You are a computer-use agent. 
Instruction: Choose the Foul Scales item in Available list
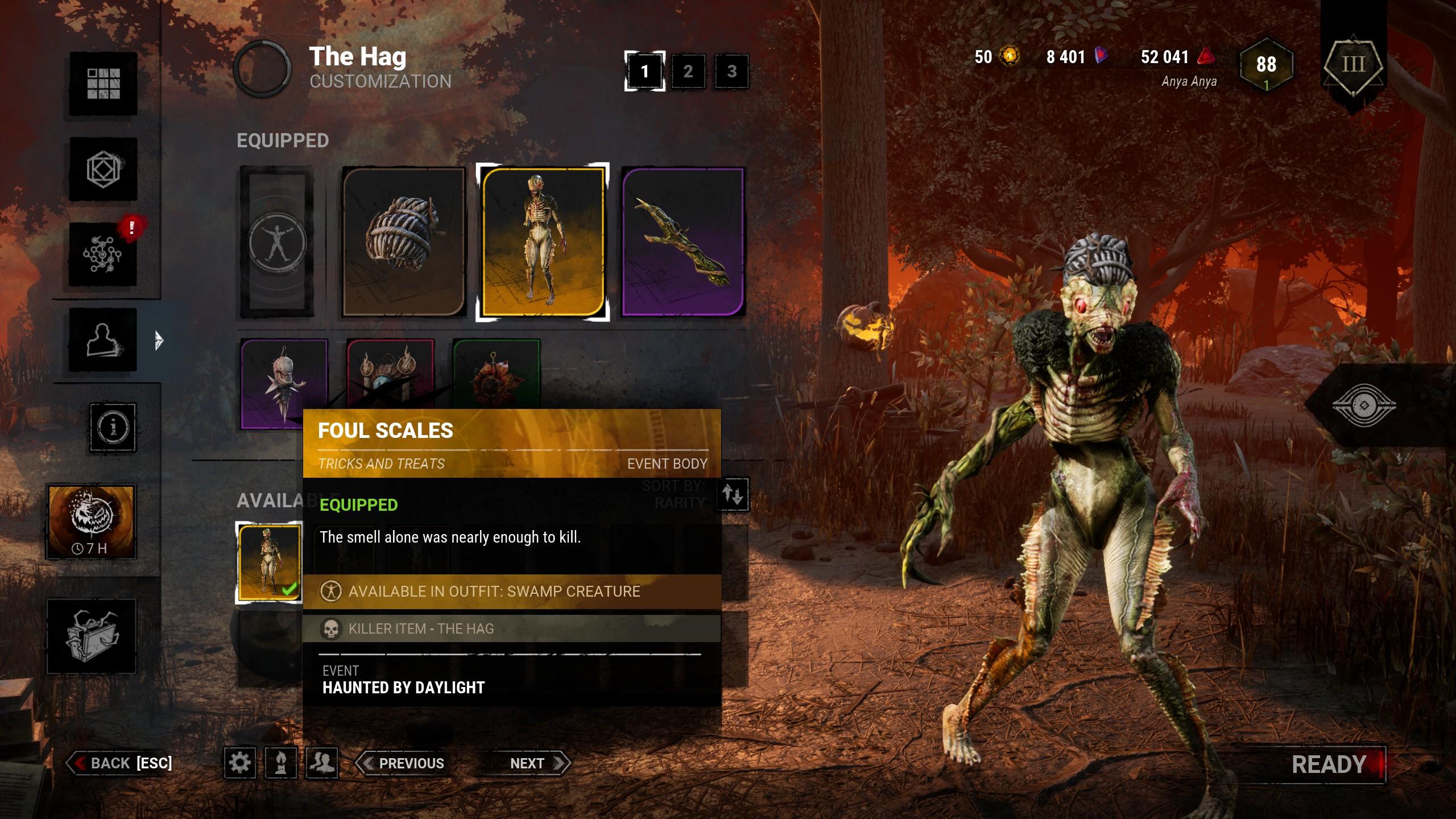coord(269,562)
